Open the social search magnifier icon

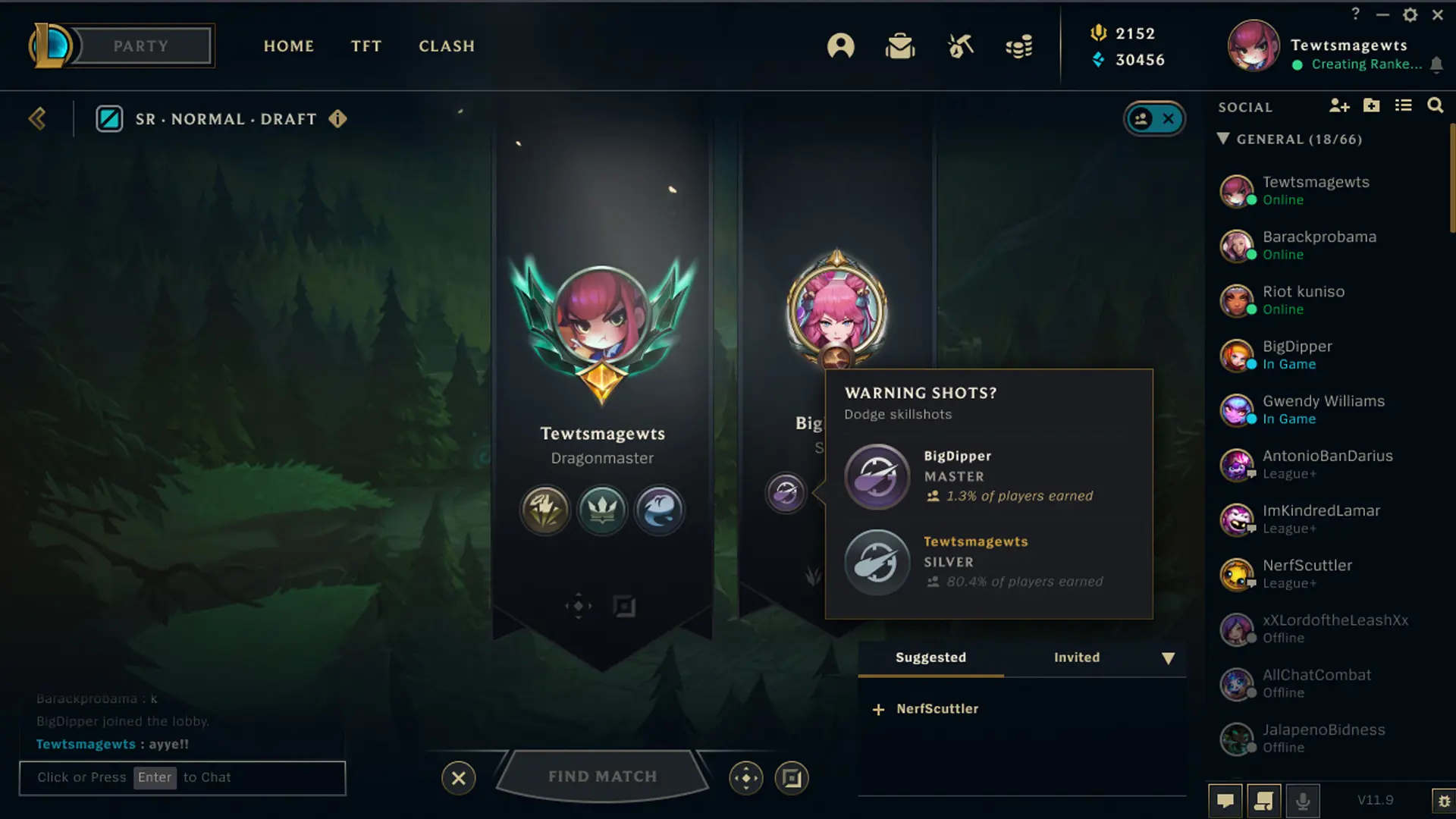point(1436,105)
